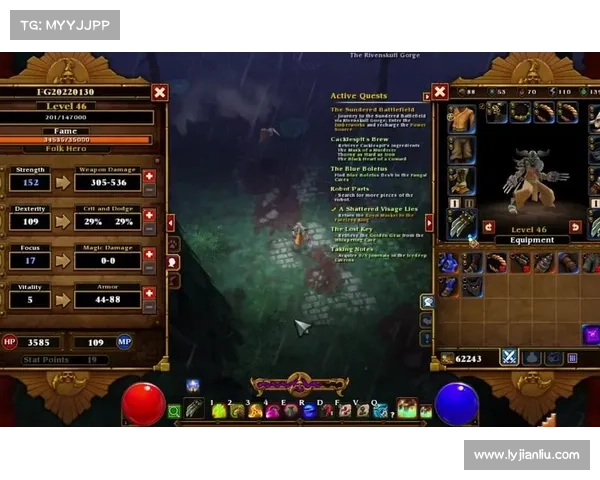This screenshot has width=600, height=480.
Task: Collapse the Active Quests tracker arrow
Action: (427, 97)
